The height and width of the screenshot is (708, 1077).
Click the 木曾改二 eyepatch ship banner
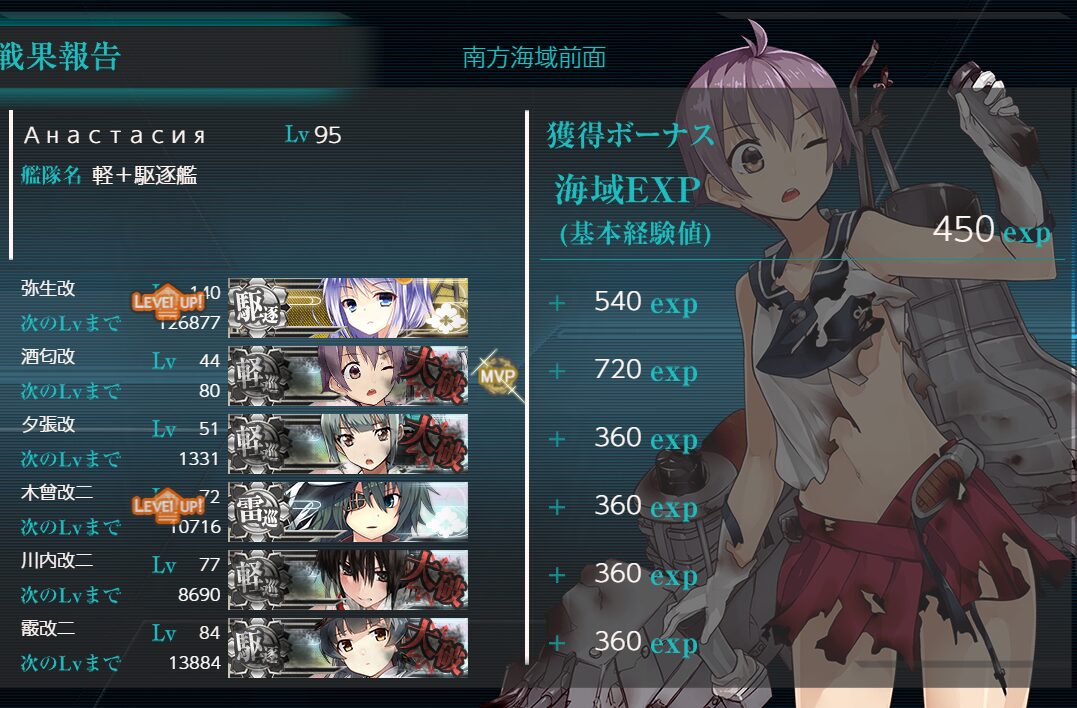(x=348, y=511)
